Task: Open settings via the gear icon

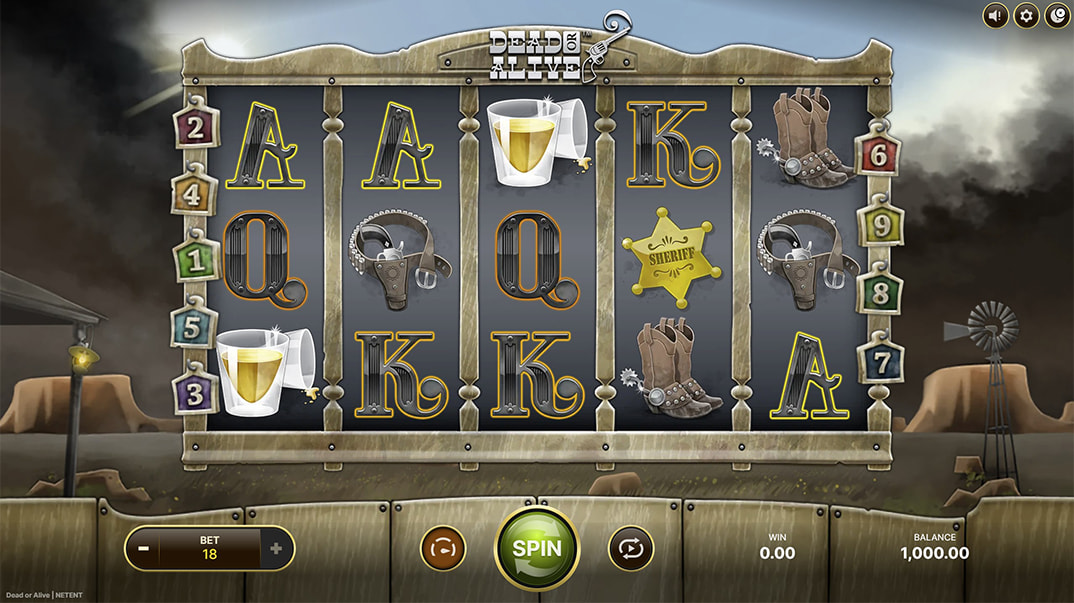Action: pos(1026,15)
